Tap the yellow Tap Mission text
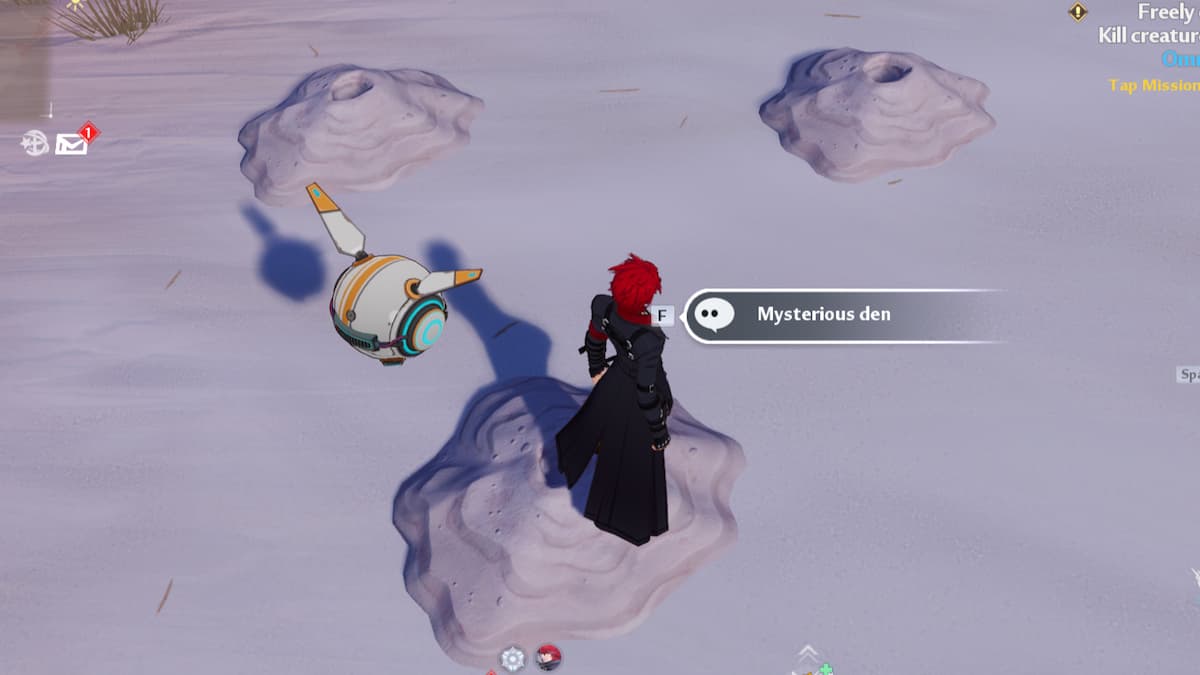Image resolution: width=1200 pixels, height=675 pixels. pos(1154,86)
